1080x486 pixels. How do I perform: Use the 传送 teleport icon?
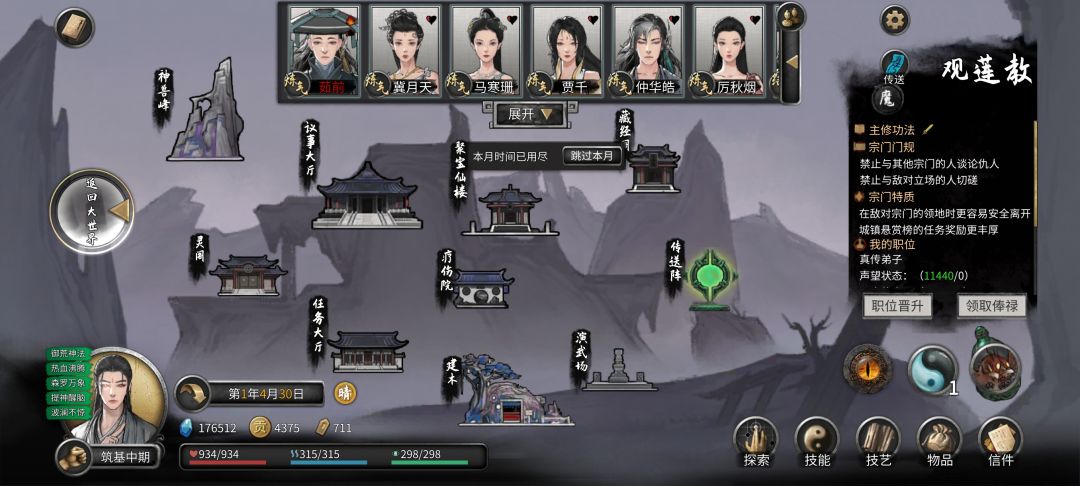click(x=893, y=66)
